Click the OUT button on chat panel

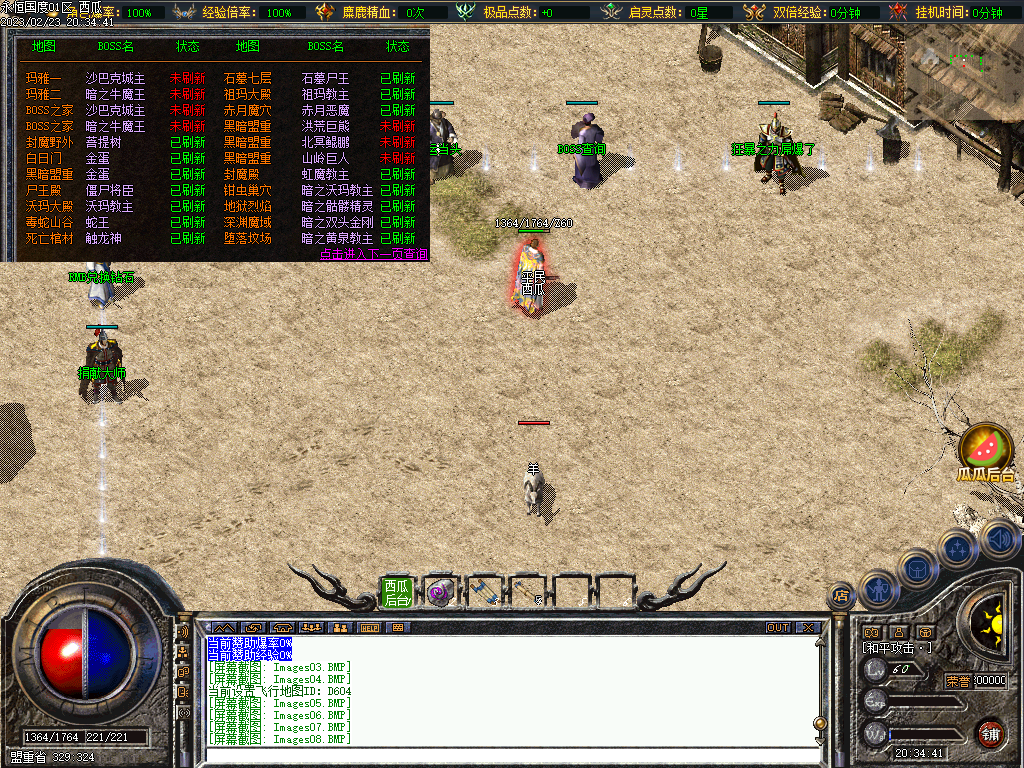(x=778, y=628)
